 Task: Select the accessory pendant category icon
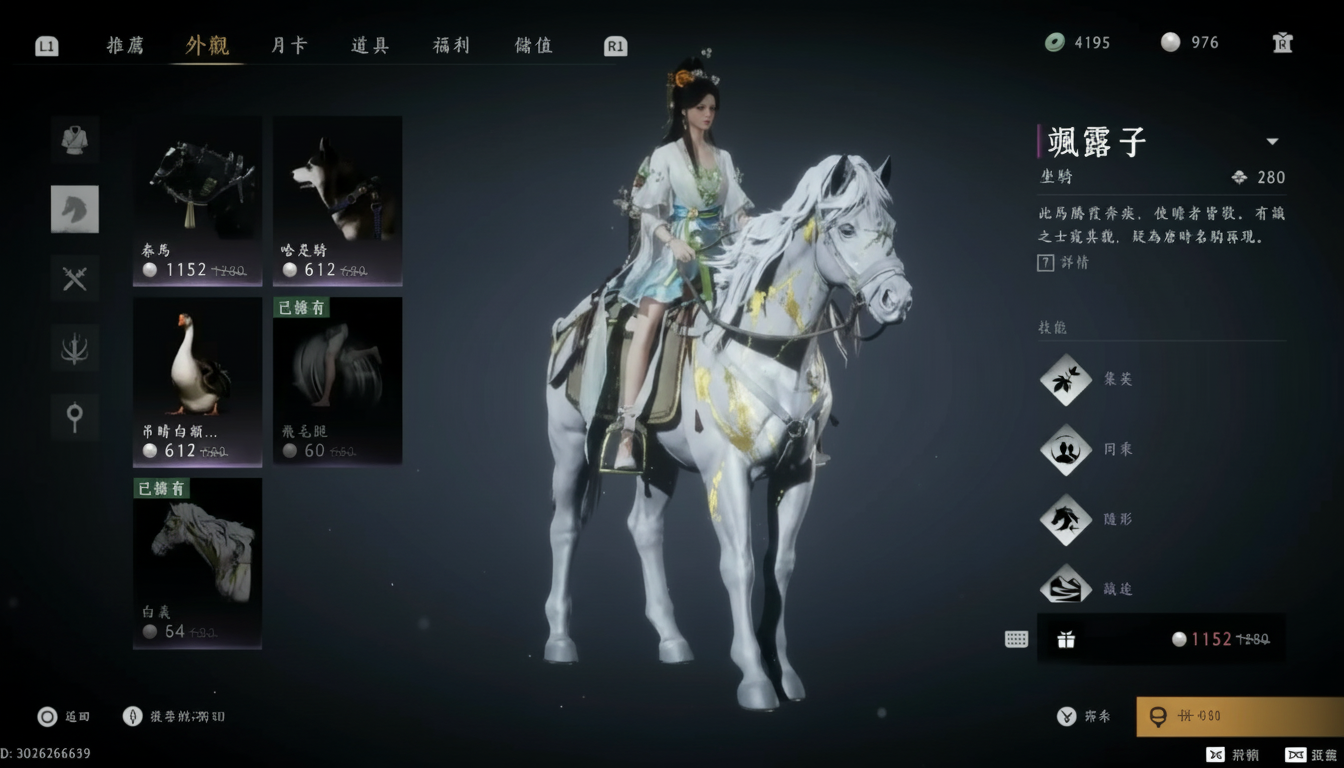[75, 416]
